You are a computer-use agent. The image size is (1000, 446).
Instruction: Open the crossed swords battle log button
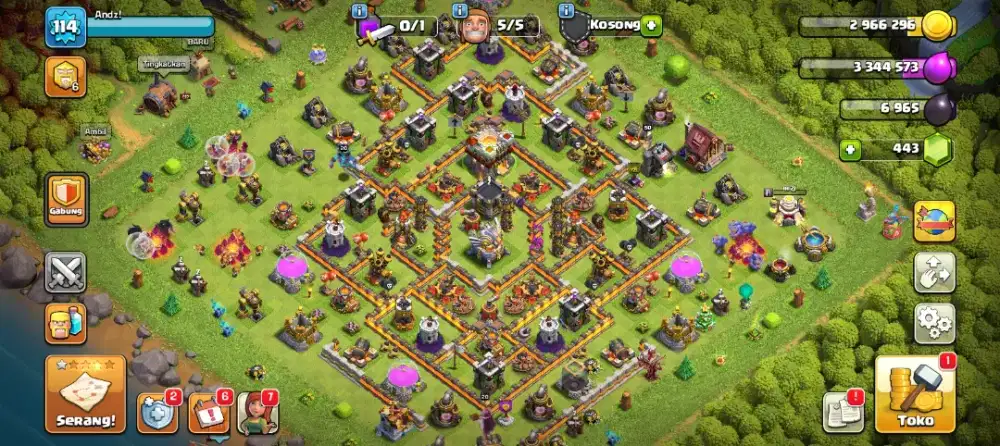(x=65, y=271)
